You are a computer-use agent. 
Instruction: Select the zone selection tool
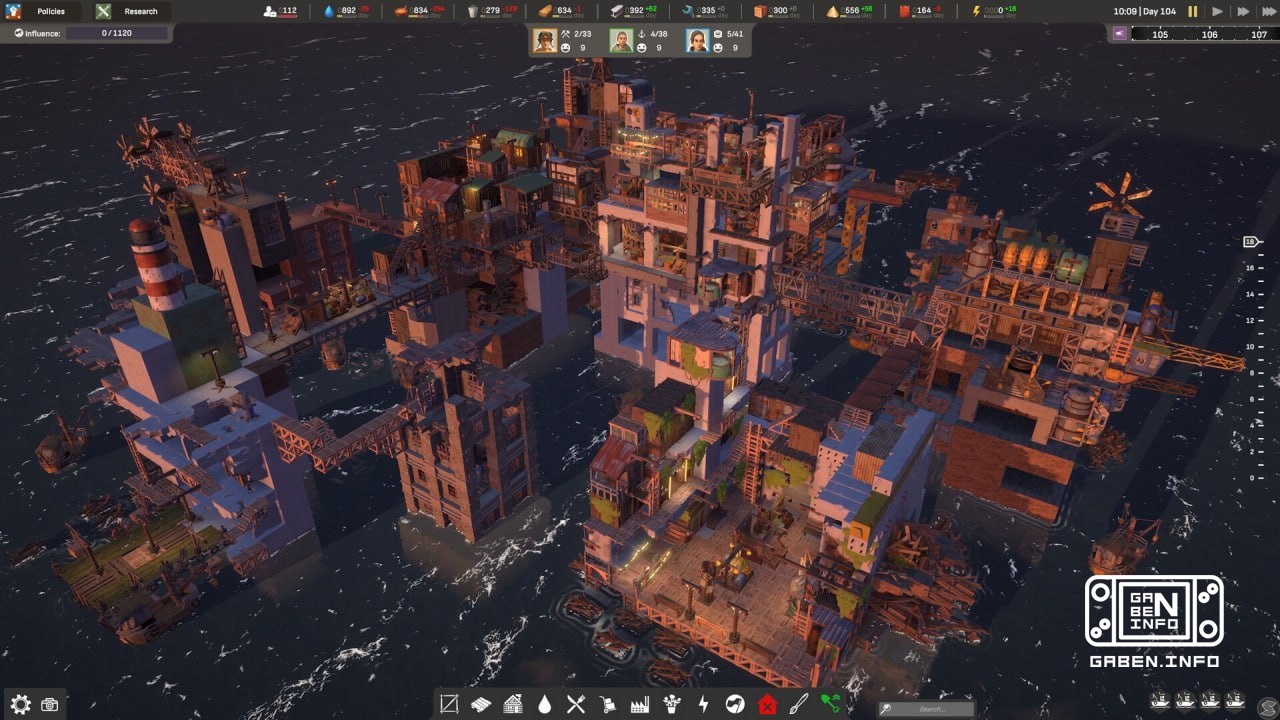pos(448,703)
